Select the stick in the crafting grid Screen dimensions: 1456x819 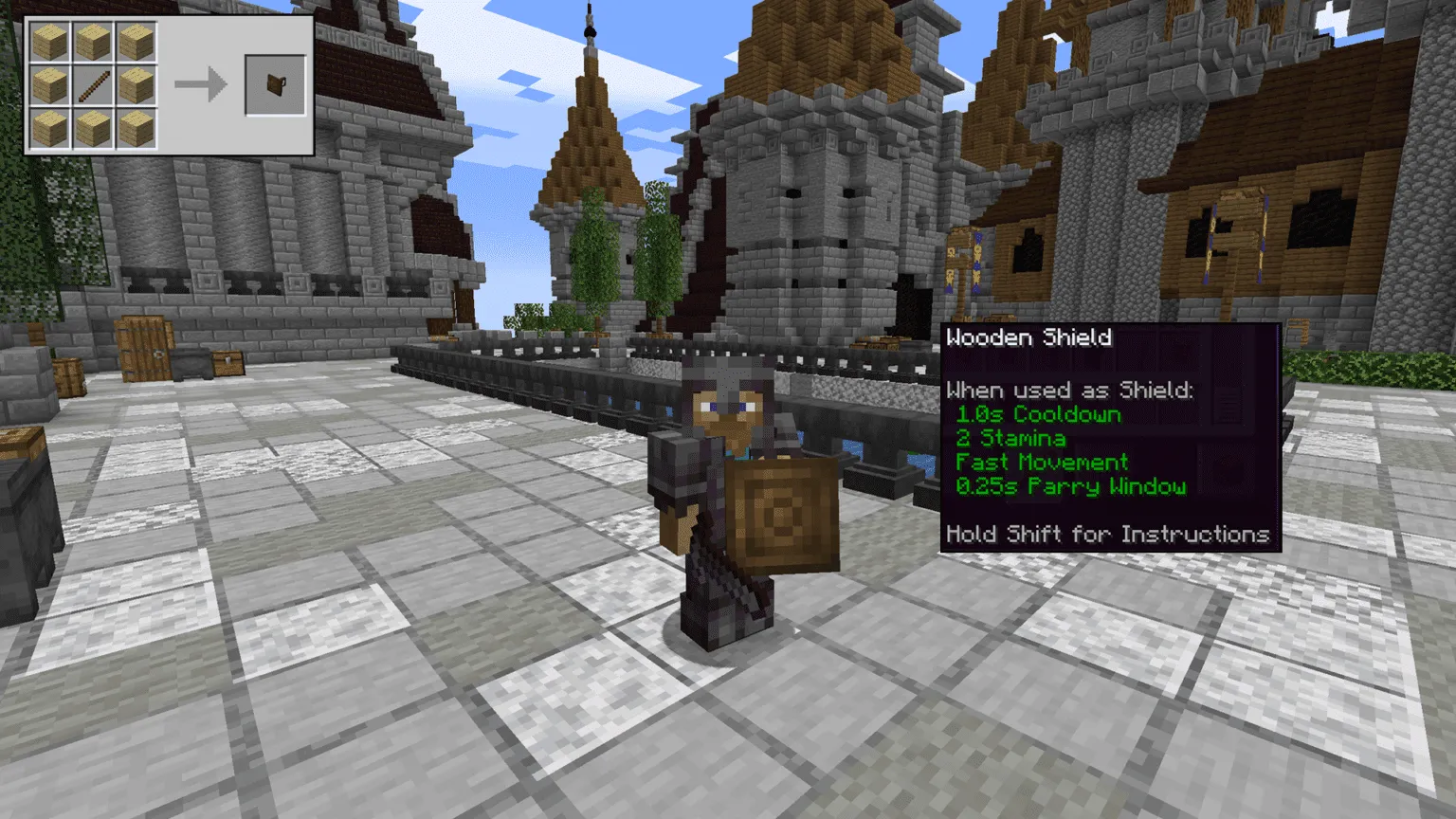click(x=93, y=85)
